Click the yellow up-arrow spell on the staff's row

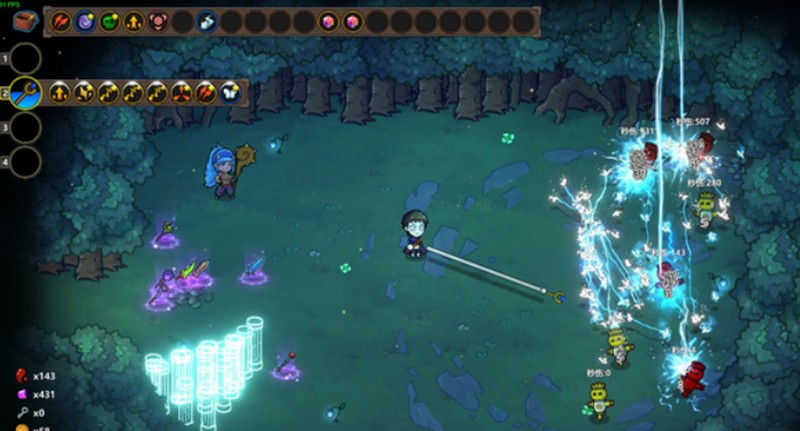pyautogui.click(x=61, y=94)
